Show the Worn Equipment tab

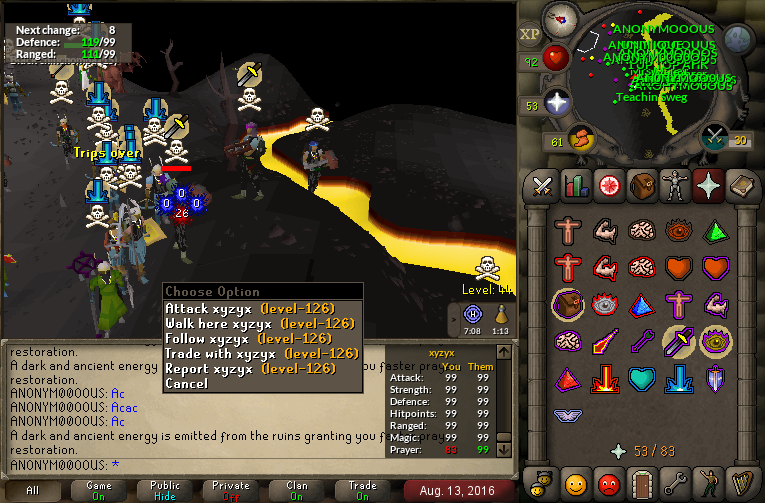pos(674,185)
